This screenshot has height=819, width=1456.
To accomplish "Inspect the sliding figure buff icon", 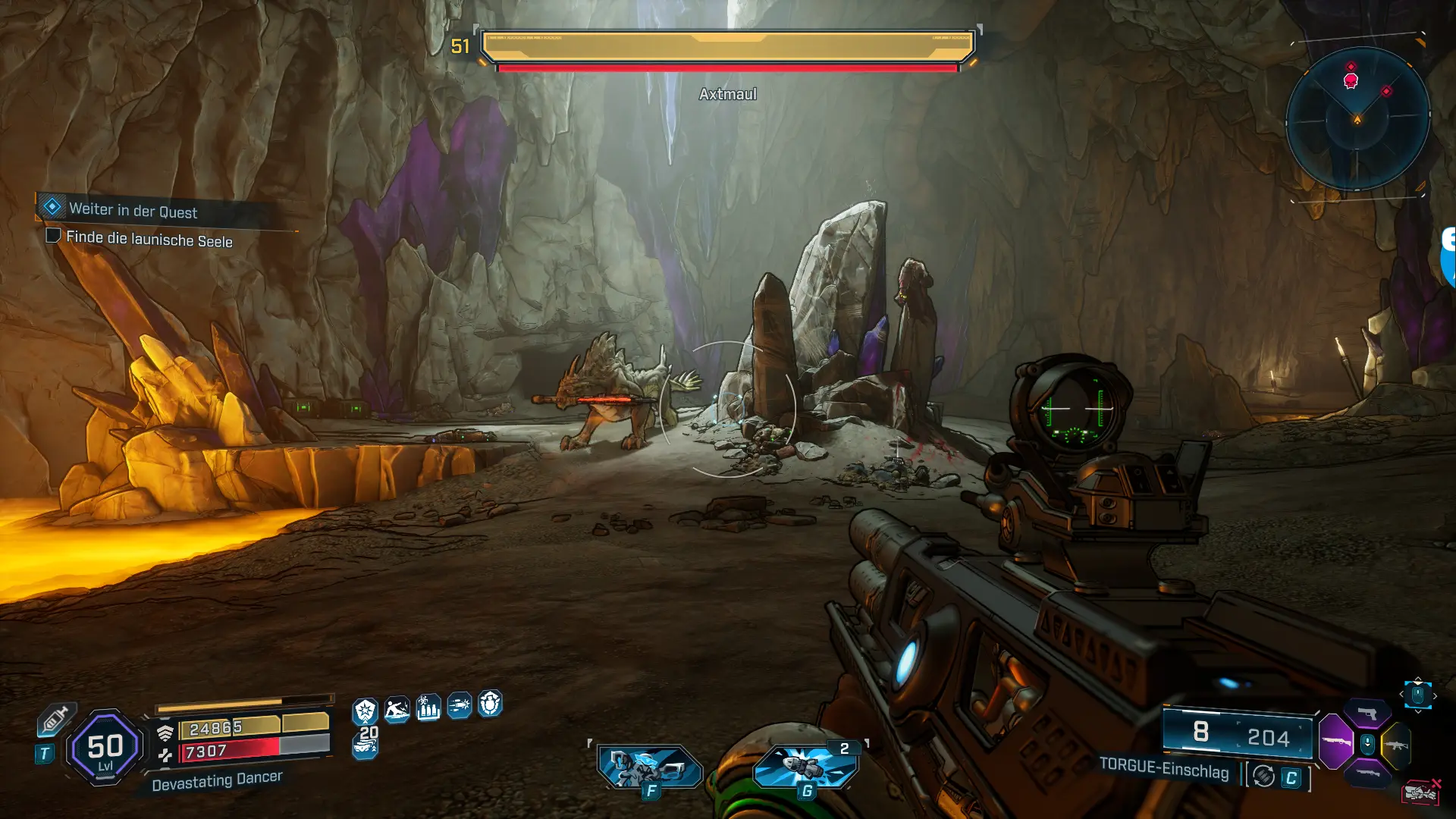I will [x=397, y=710].
